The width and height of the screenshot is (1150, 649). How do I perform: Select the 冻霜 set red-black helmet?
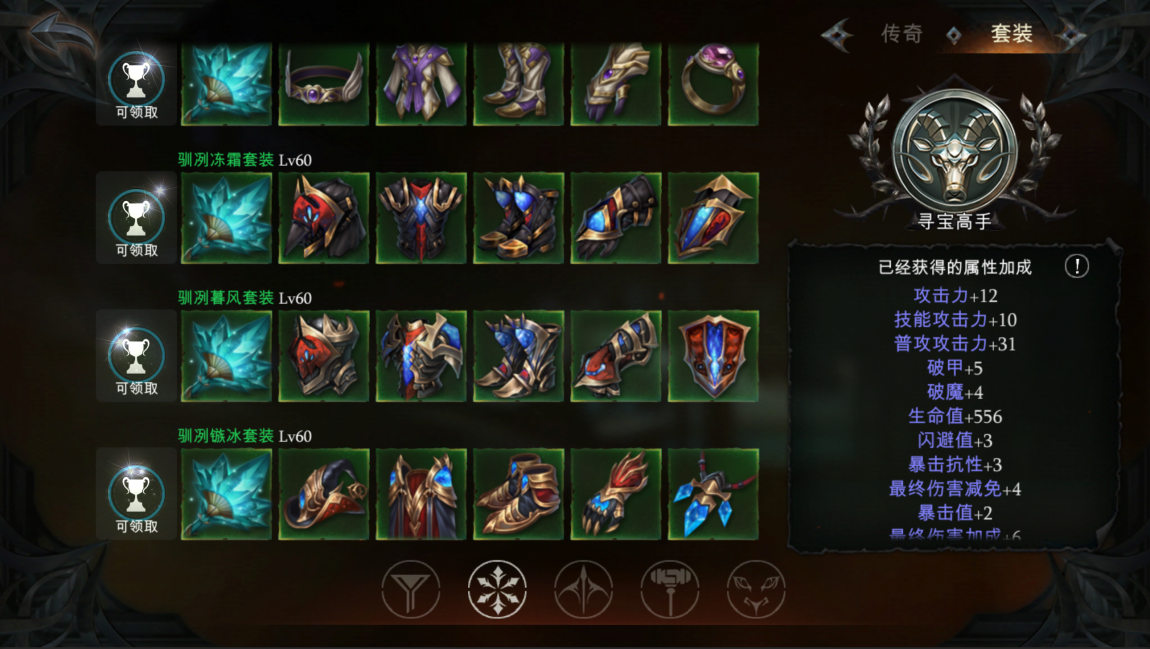point(324,218)
